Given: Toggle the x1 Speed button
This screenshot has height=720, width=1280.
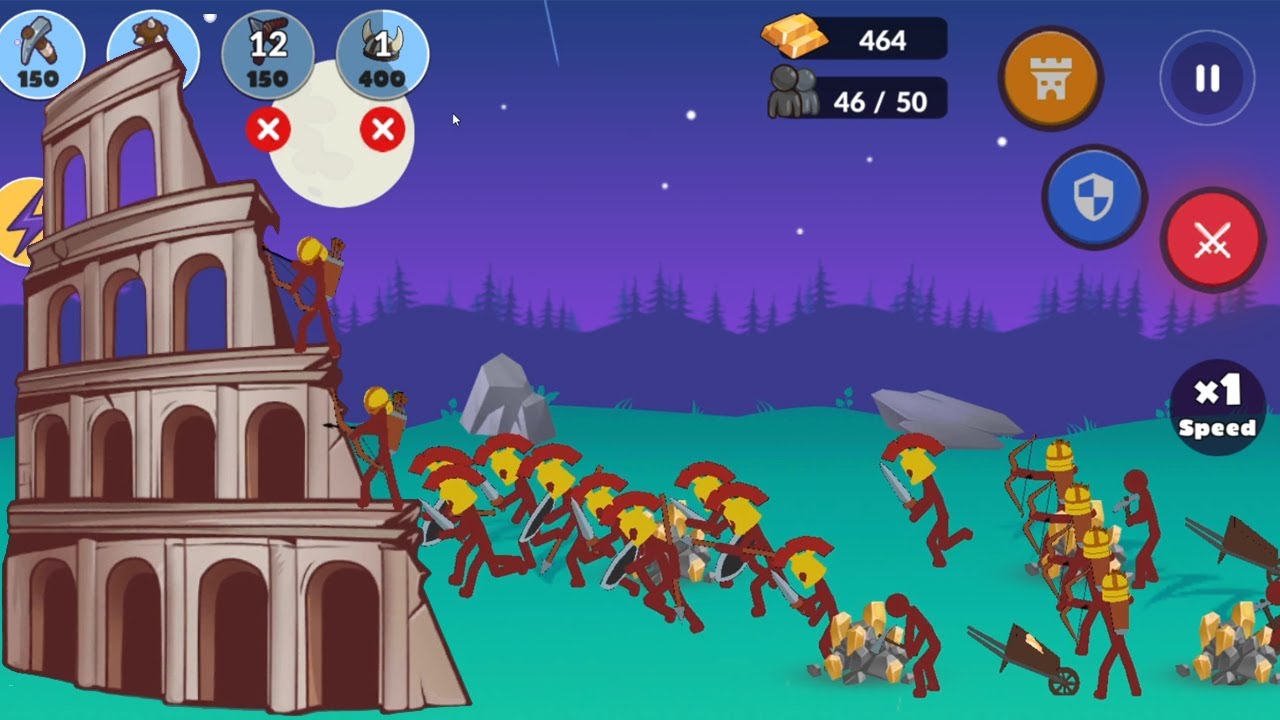Looking at the screenshot, I should 1216,407.
